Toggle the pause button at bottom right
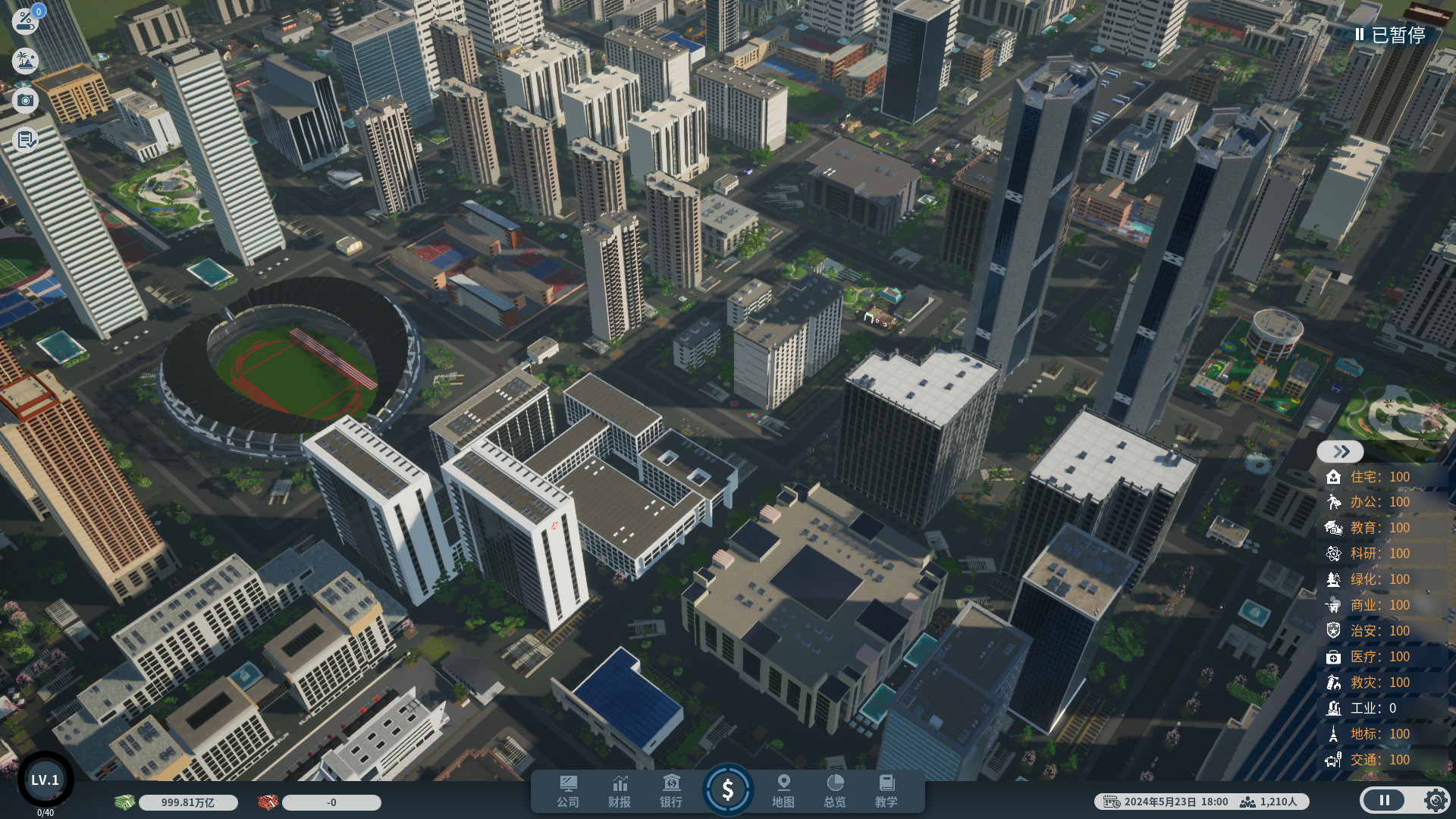 tap(1385, 800)
